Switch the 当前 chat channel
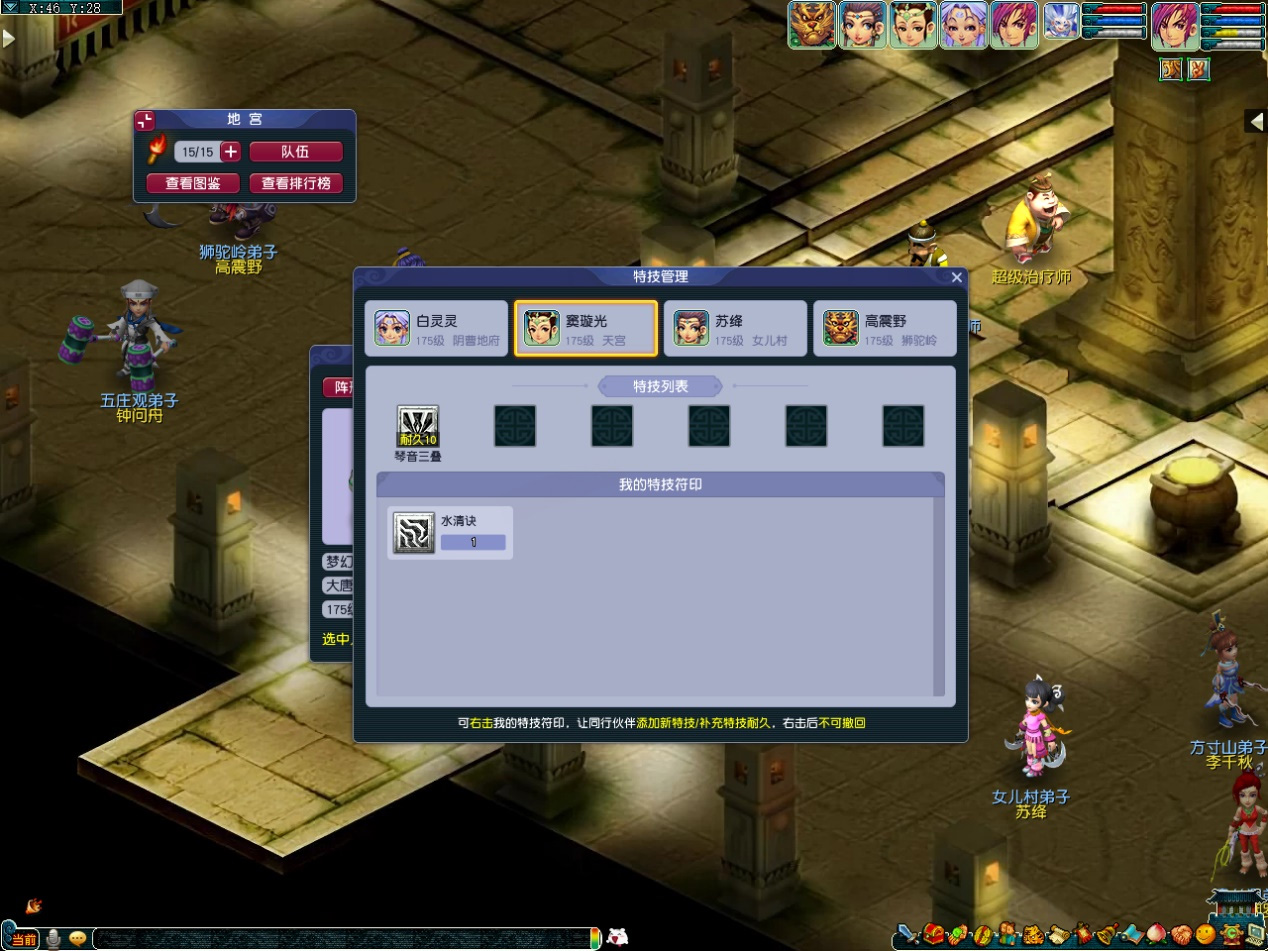The height and width of the screenshot is (951, 1268). [23, 939]
